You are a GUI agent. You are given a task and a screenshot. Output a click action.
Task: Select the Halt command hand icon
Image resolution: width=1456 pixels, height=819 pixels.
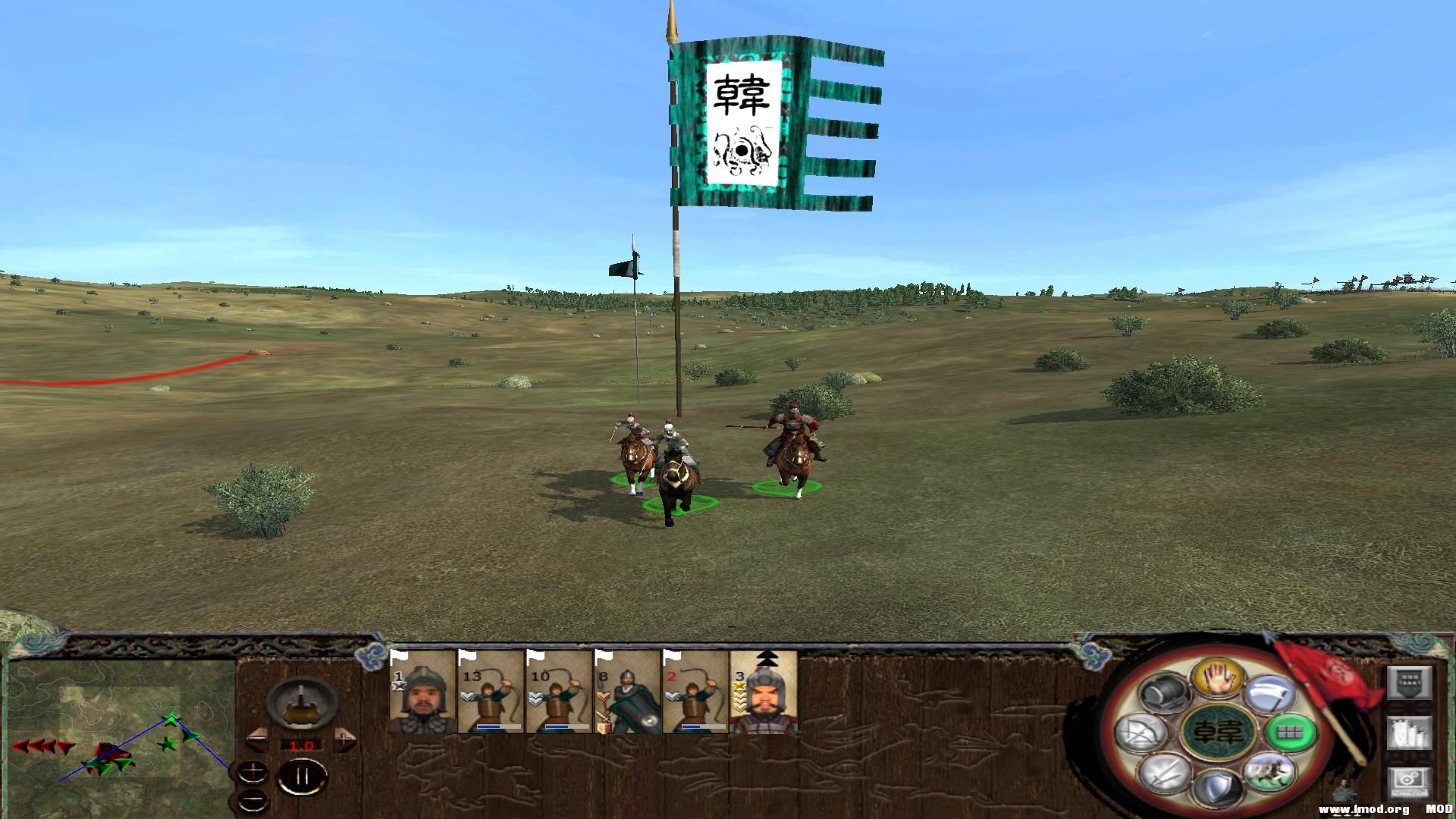[x=1217, y=679]
